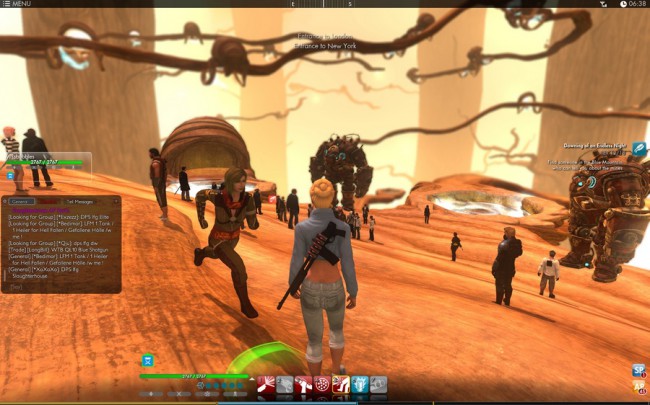Open the MENU button in the top bar
The height and width of the screenshot is (405, 650).
tap(17, 4)
